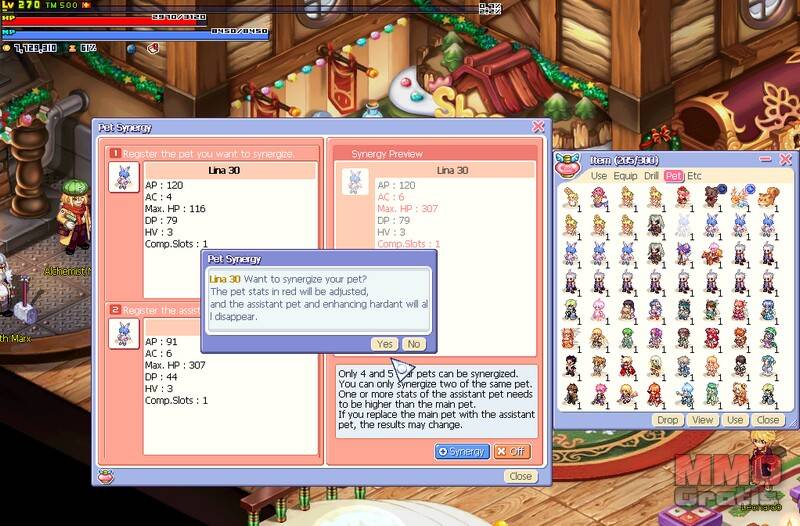Click the Synergy button

coord(461,451)
